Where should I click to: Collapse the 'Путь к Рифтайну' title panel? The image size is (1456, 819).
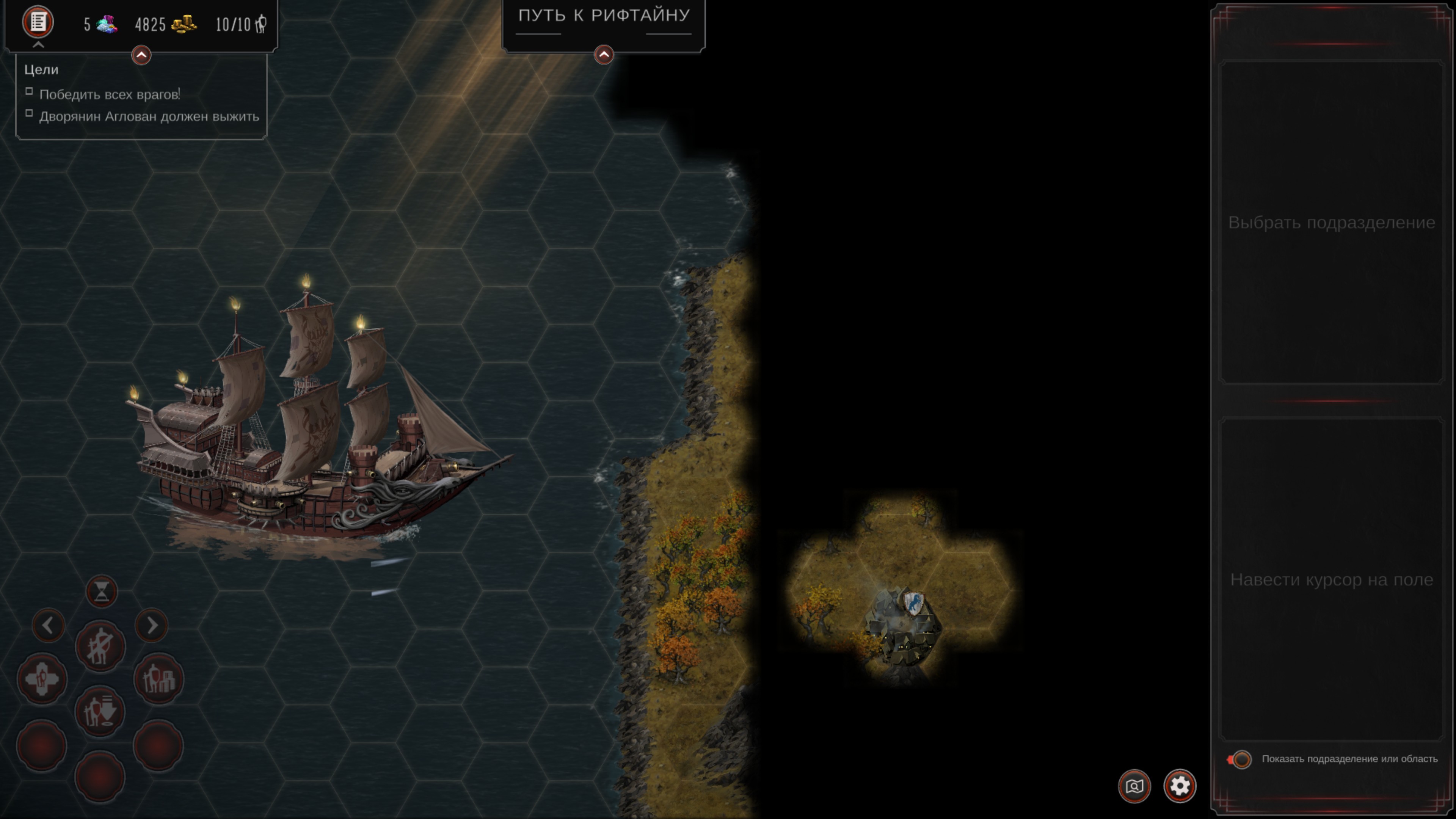604,55
